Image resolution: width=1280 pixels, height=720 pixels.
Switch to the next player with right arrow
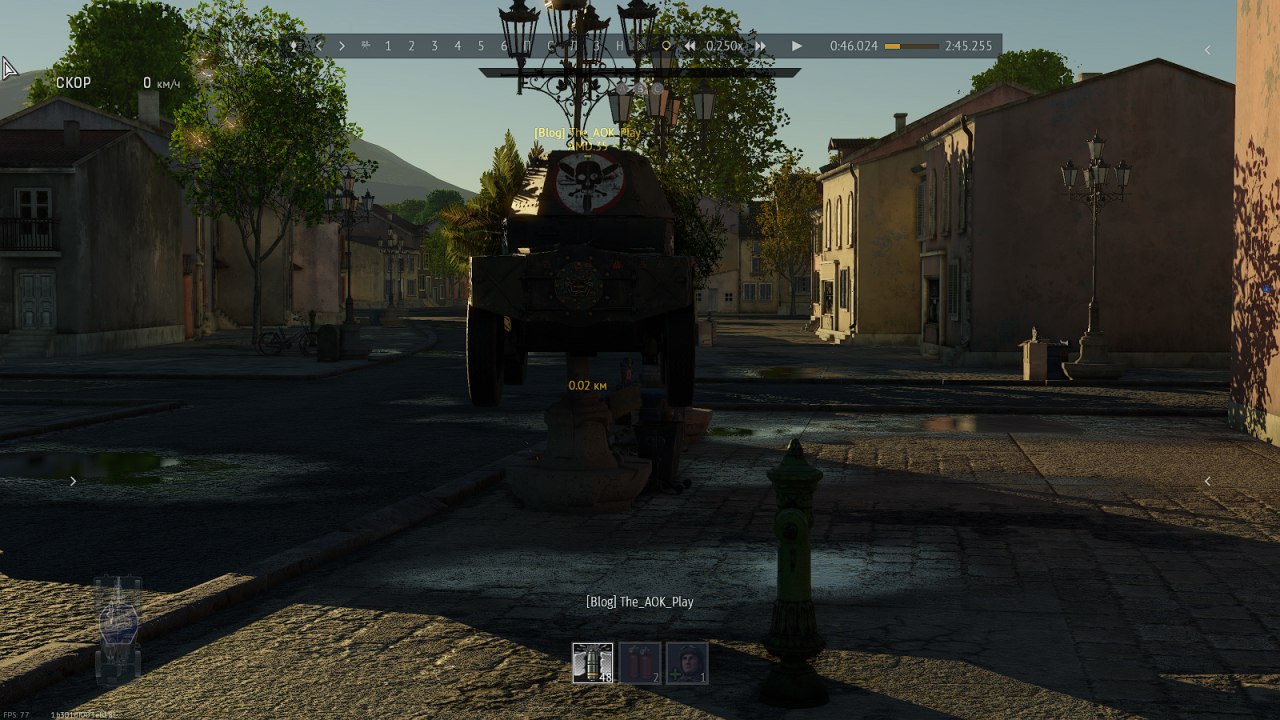click(342, 46)
